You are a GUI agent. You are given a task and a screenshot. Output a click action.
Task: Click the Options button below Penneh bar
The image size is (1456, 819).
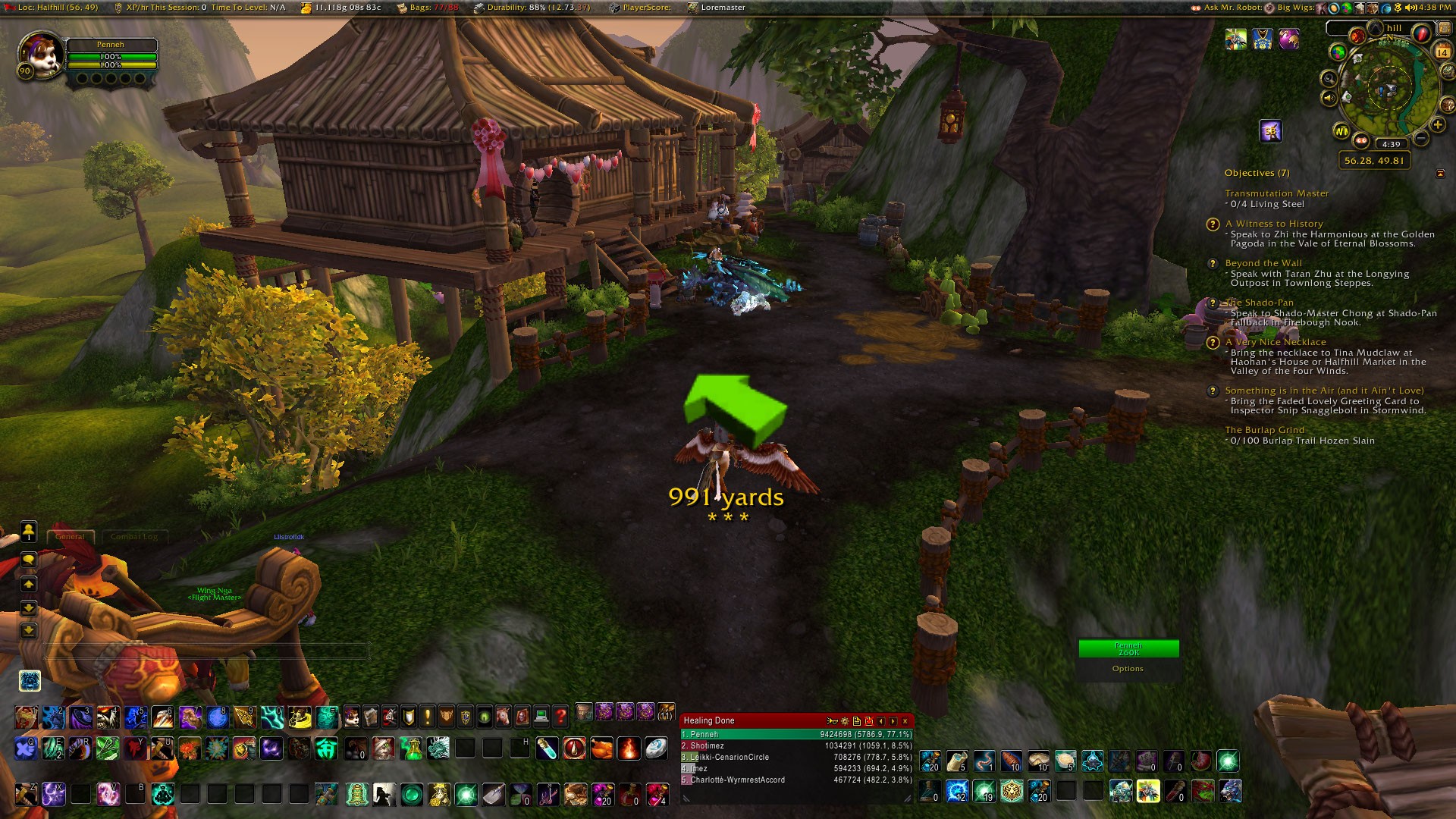1128,669
